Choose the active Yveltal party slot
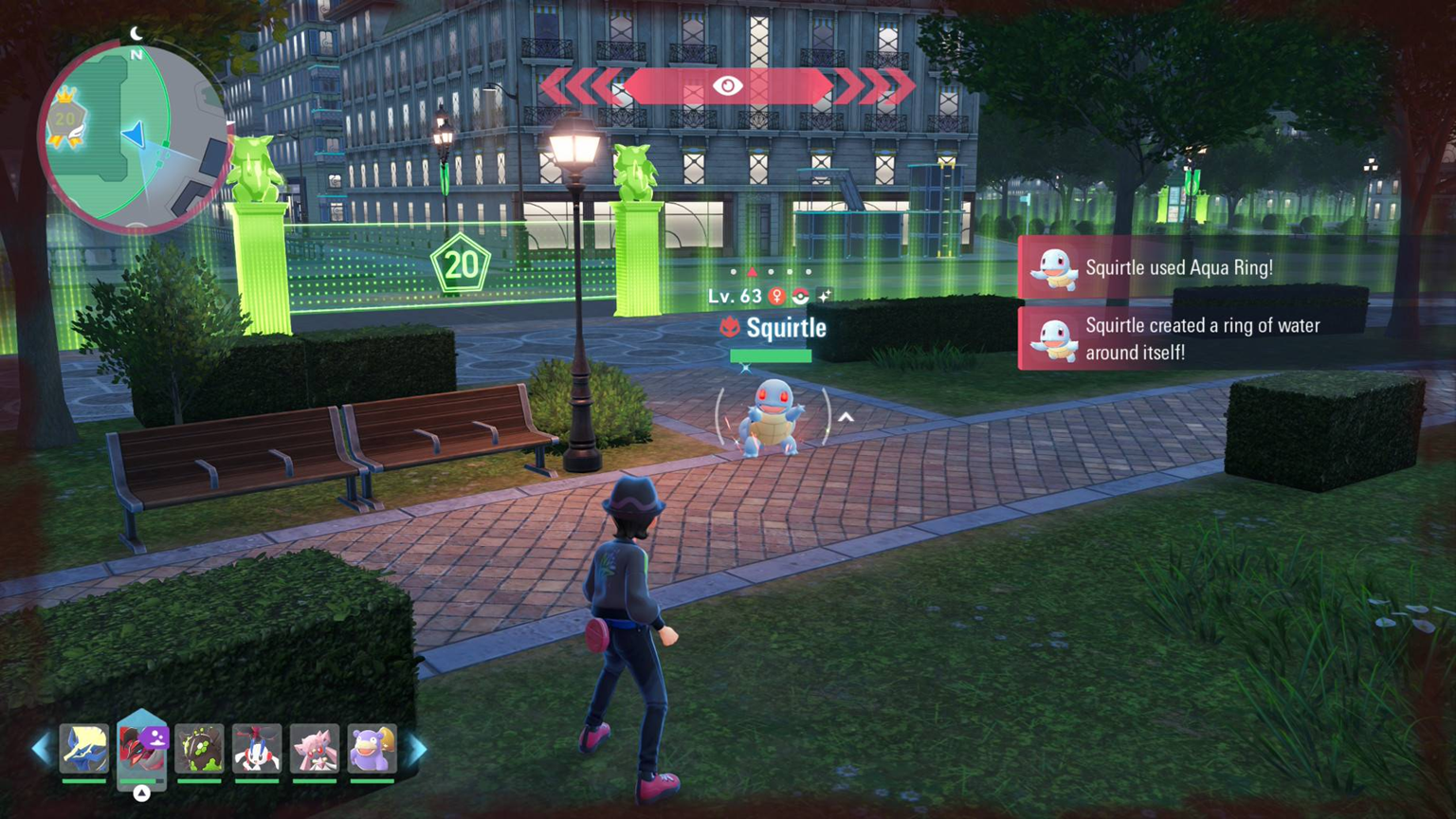The image size is (1456, 819). click(x=142, y=749)
